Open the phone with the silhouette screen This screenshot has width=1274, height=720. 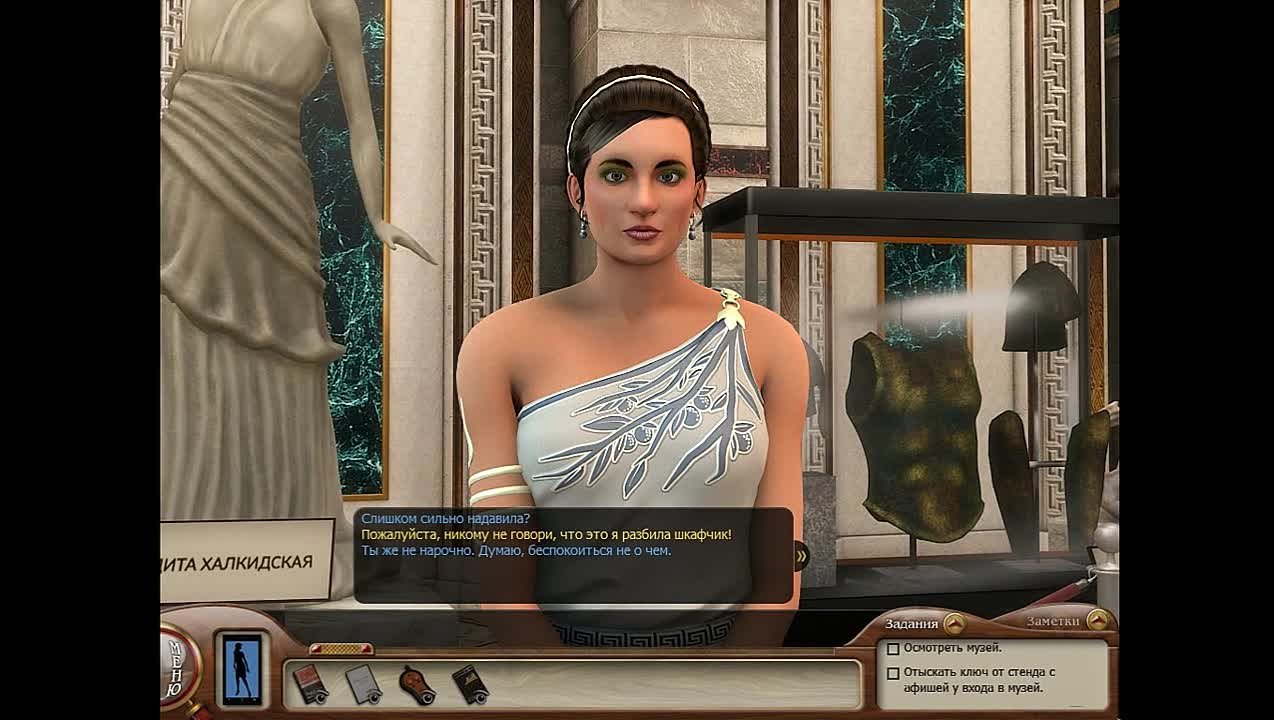point(241,668)
